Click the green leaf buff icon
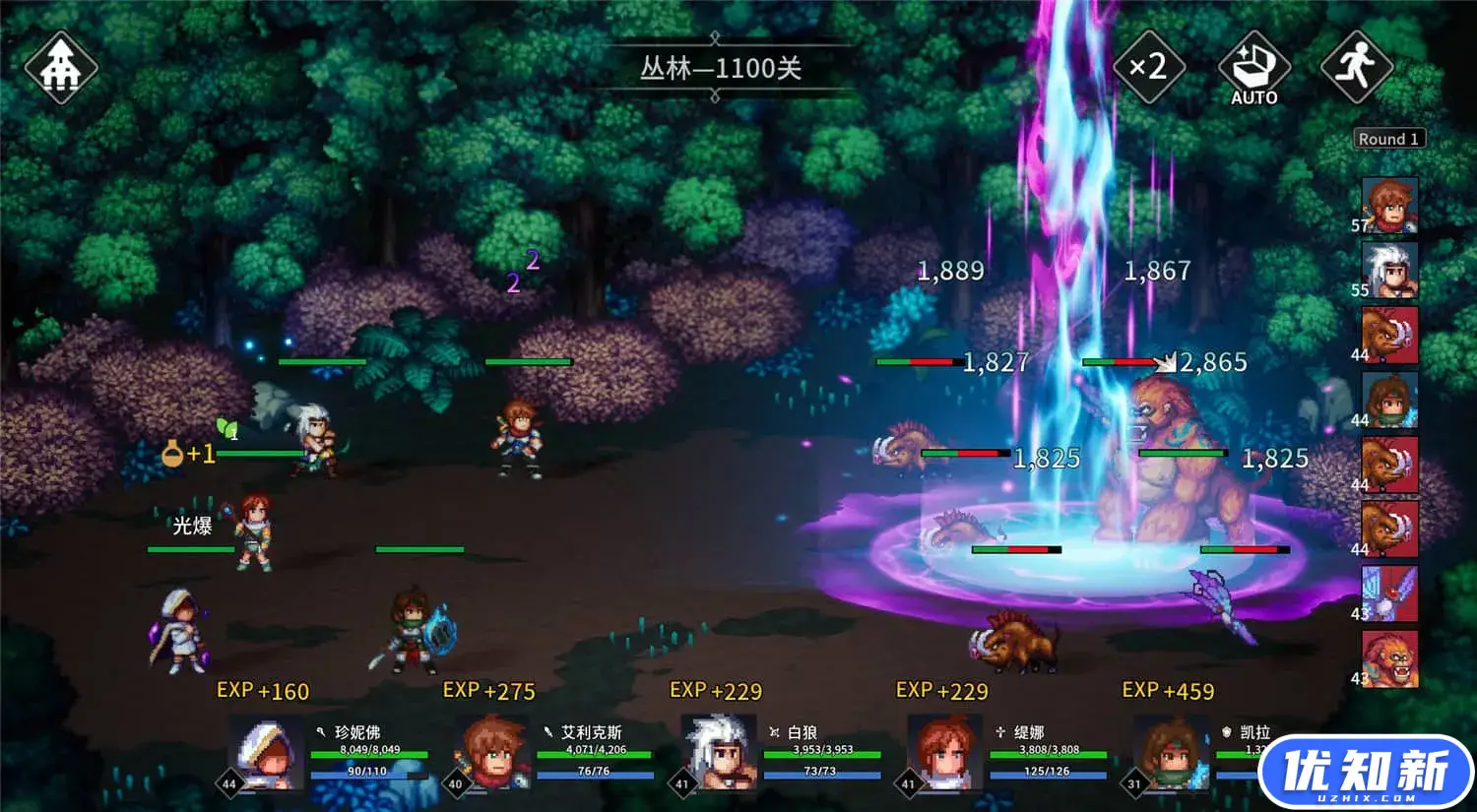1477x812 pixels. pos(227,430)
